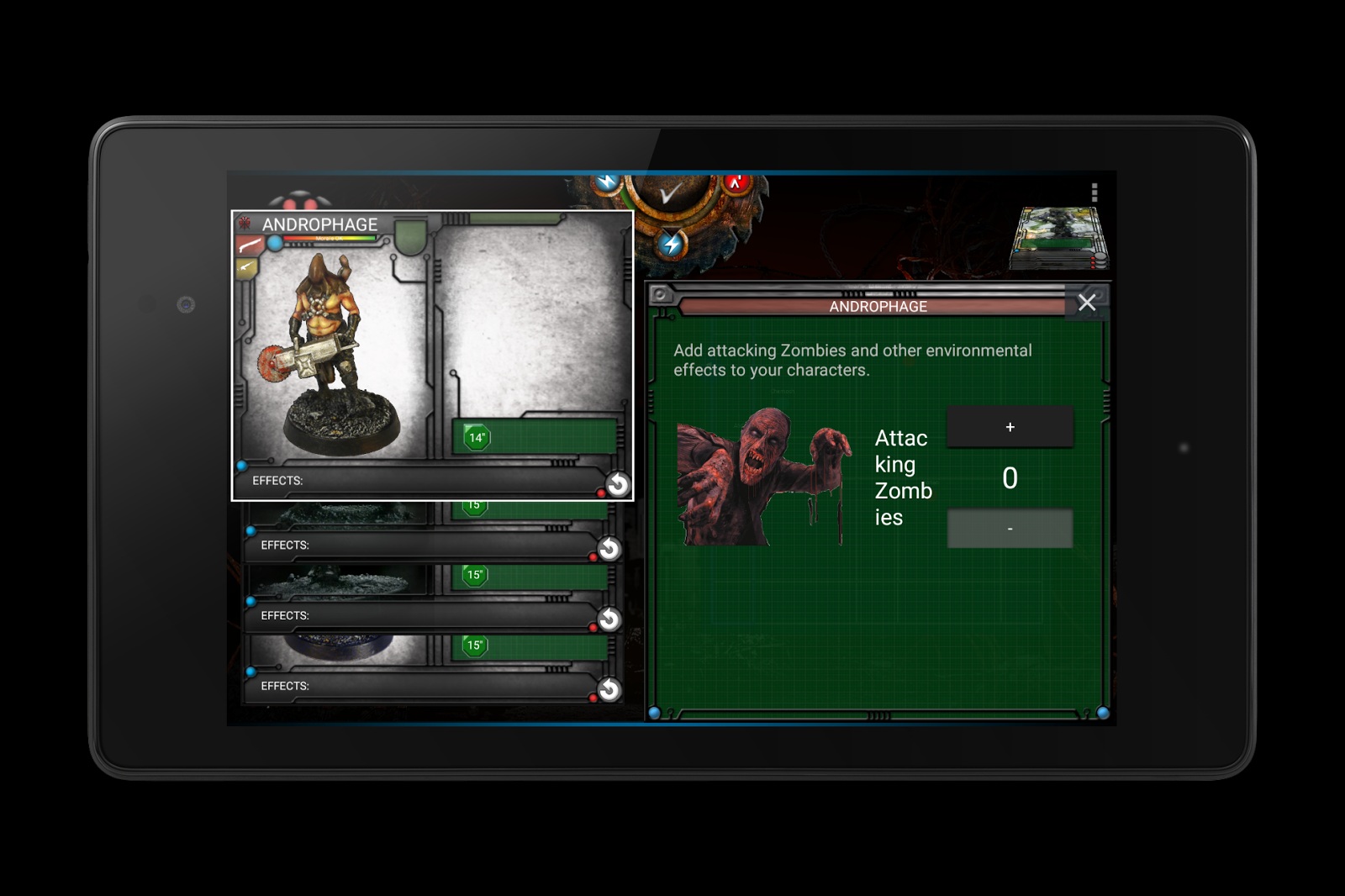This screenshot has height=896, width=1345.
Task: Tap the red arrow icon on the dial
Action: point(736,182)
